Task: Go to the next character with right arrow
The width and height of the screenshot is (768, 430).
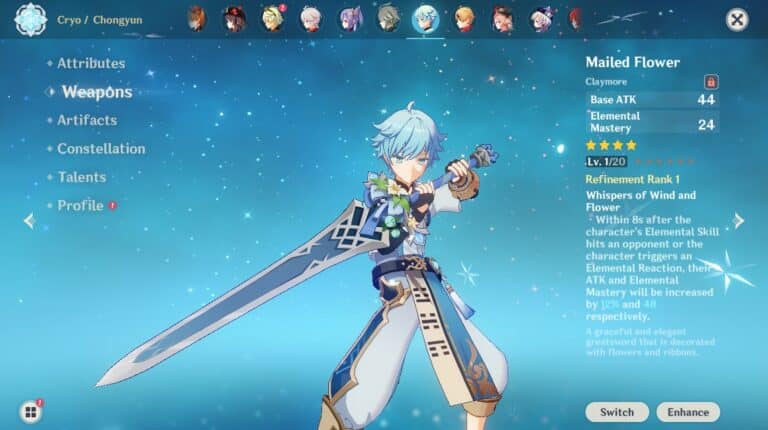Action: (x=739, y=221)
